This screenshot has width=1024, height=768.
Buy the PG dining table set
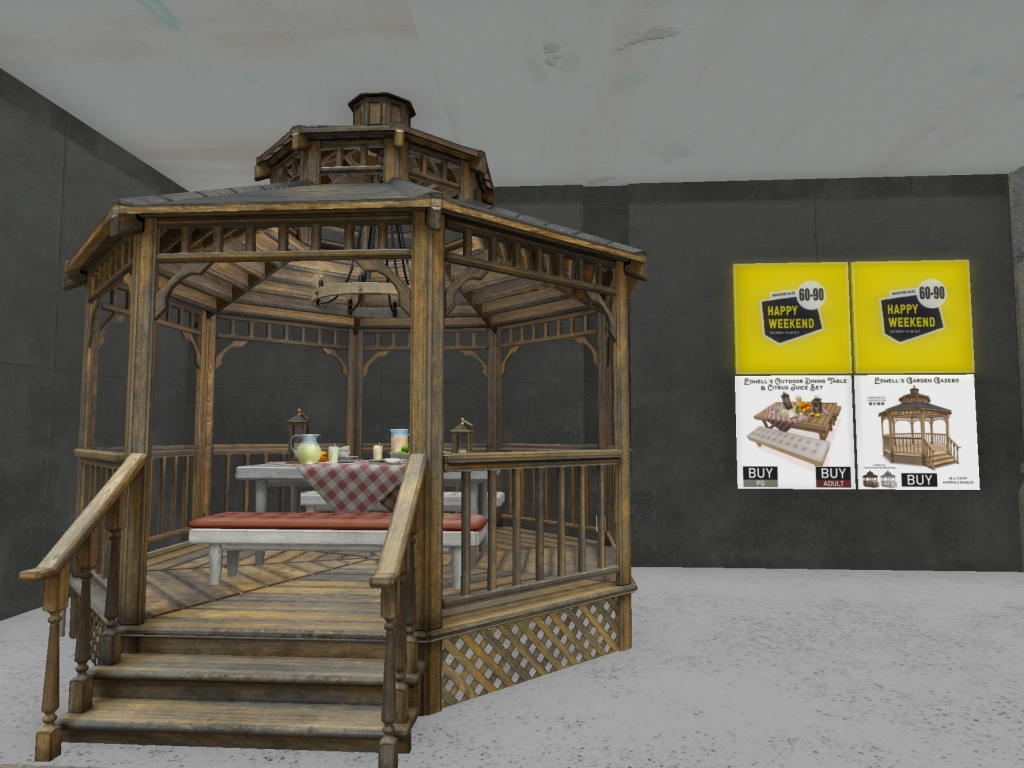pyautogui.click(x=760, y=476)
